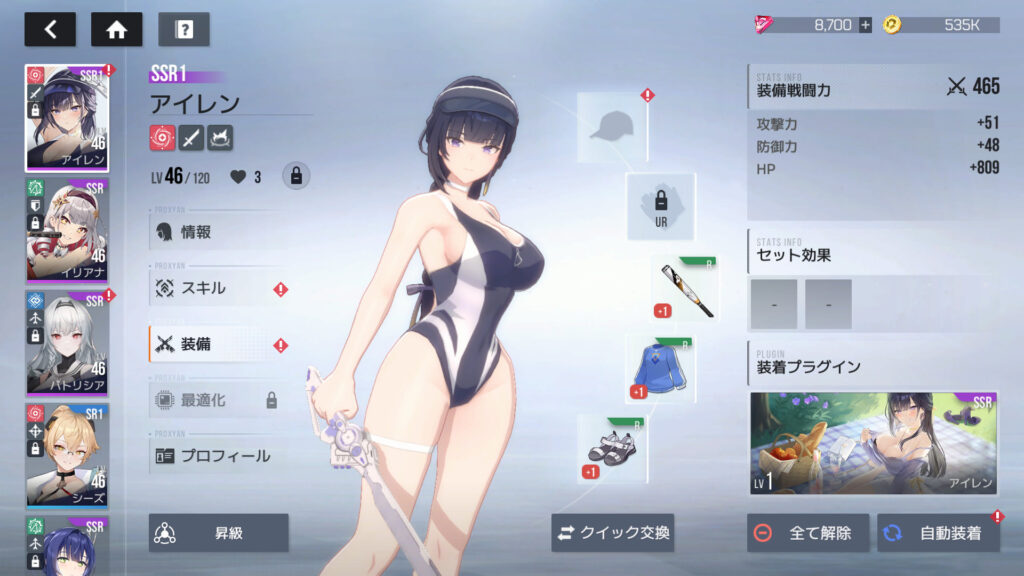Image resolution: width=1024 pixels, height=576 pixels.
Task: Click the 昇級 promotion button
Action: pos(219,533)
